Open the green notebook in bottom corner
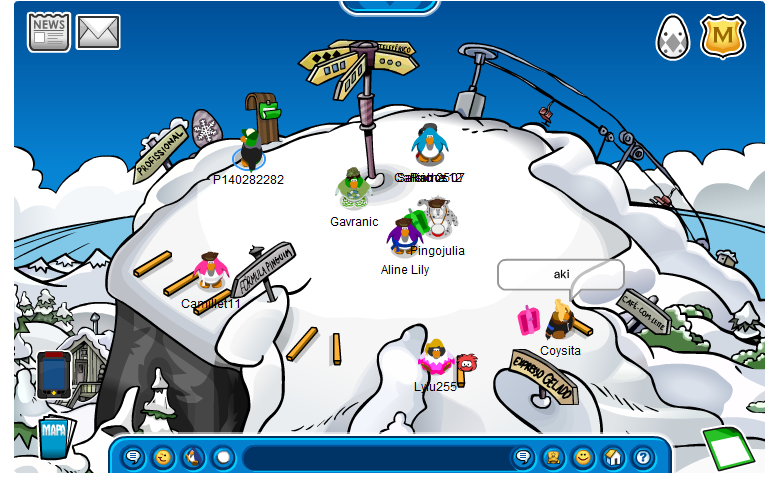Image resolution: width=775 pixels, height=486 pixels. [728, 448]
